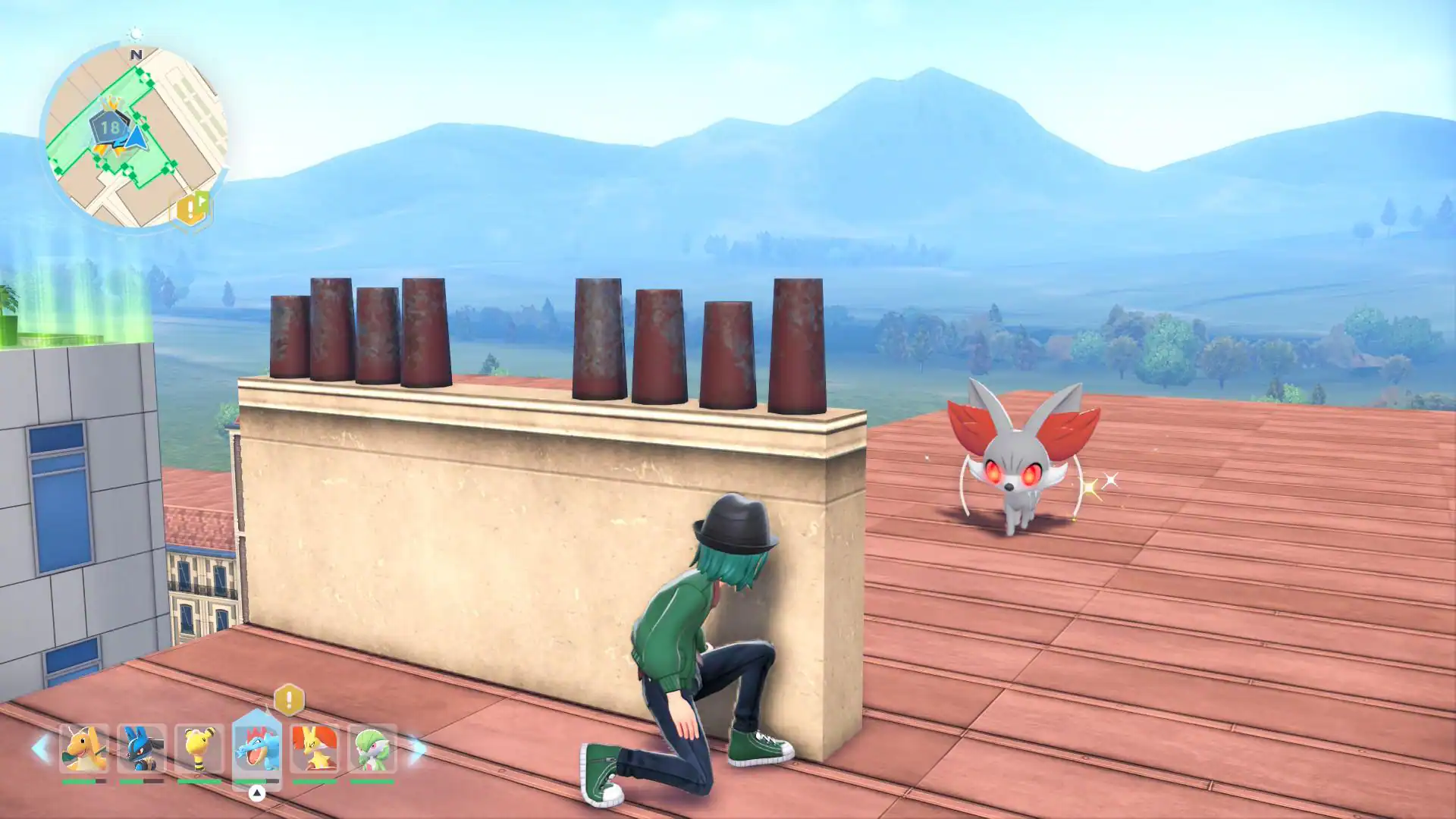Click the yellow quest flag marker on minimap
1456x819 pixels.
pos(192,208)
